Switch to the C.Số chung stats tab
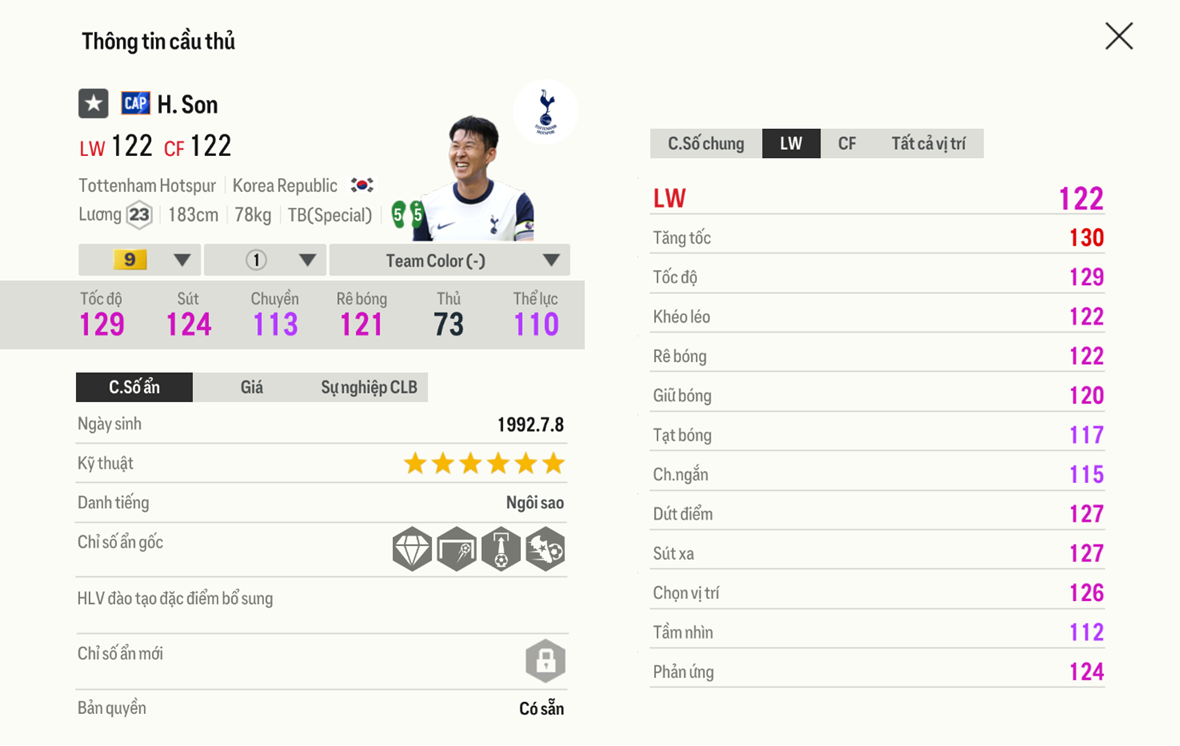This screenshot has height=746, width=1180. click(x=705, y=143)
